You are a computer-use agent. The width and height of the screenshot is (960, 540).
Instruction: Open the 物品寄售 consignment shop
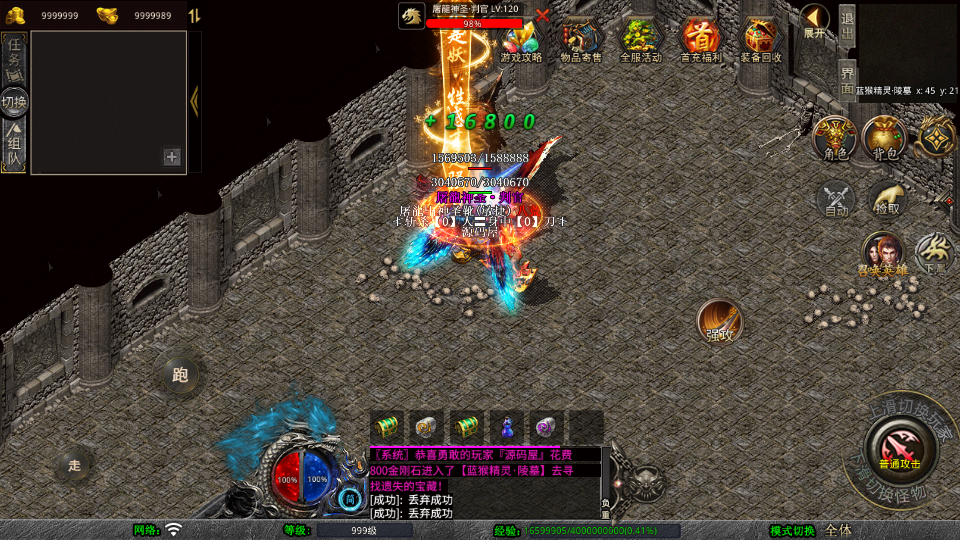tap(581, 41)
